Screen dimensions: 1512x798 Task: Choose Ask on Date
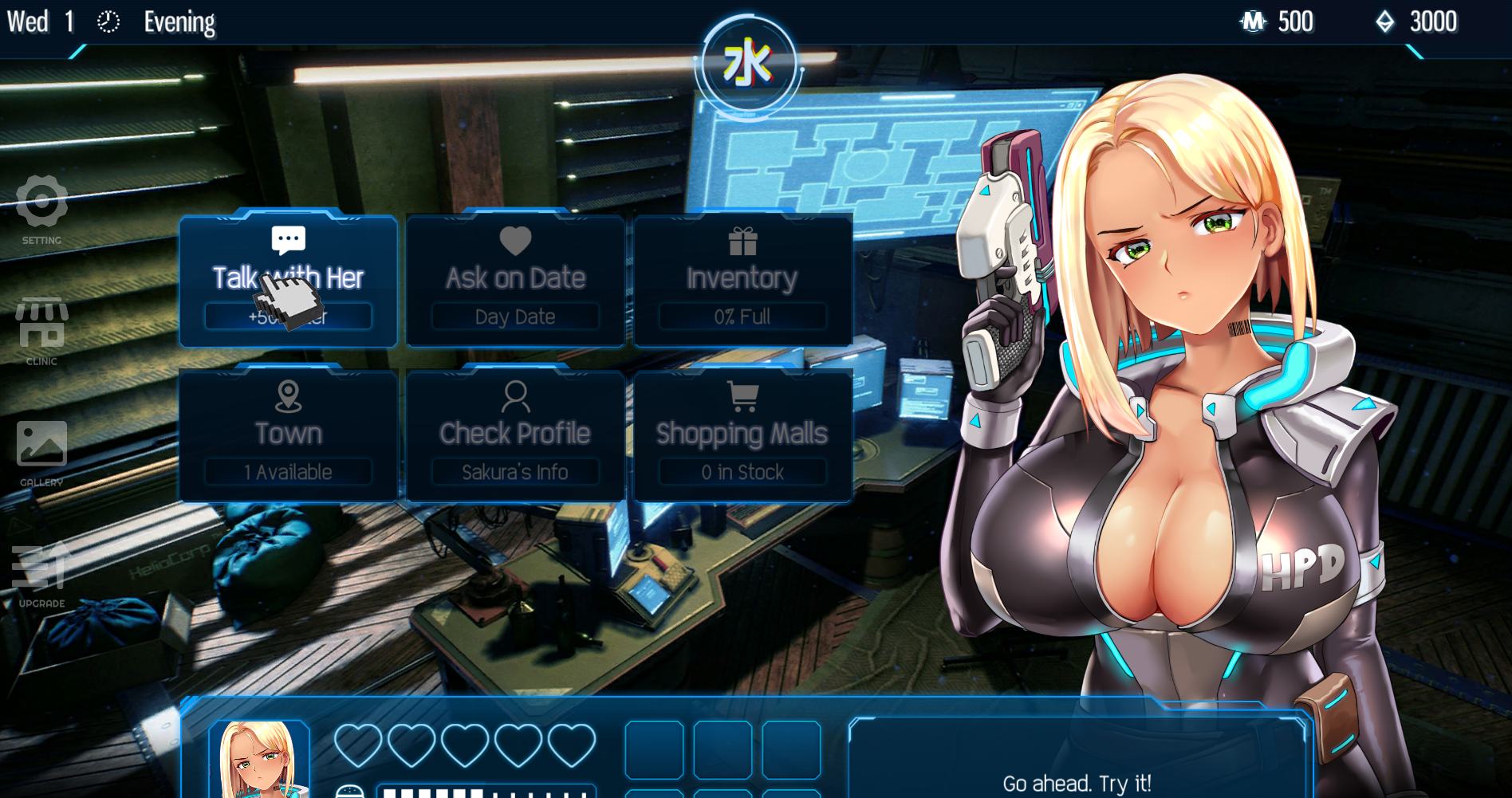coord(515,279)
